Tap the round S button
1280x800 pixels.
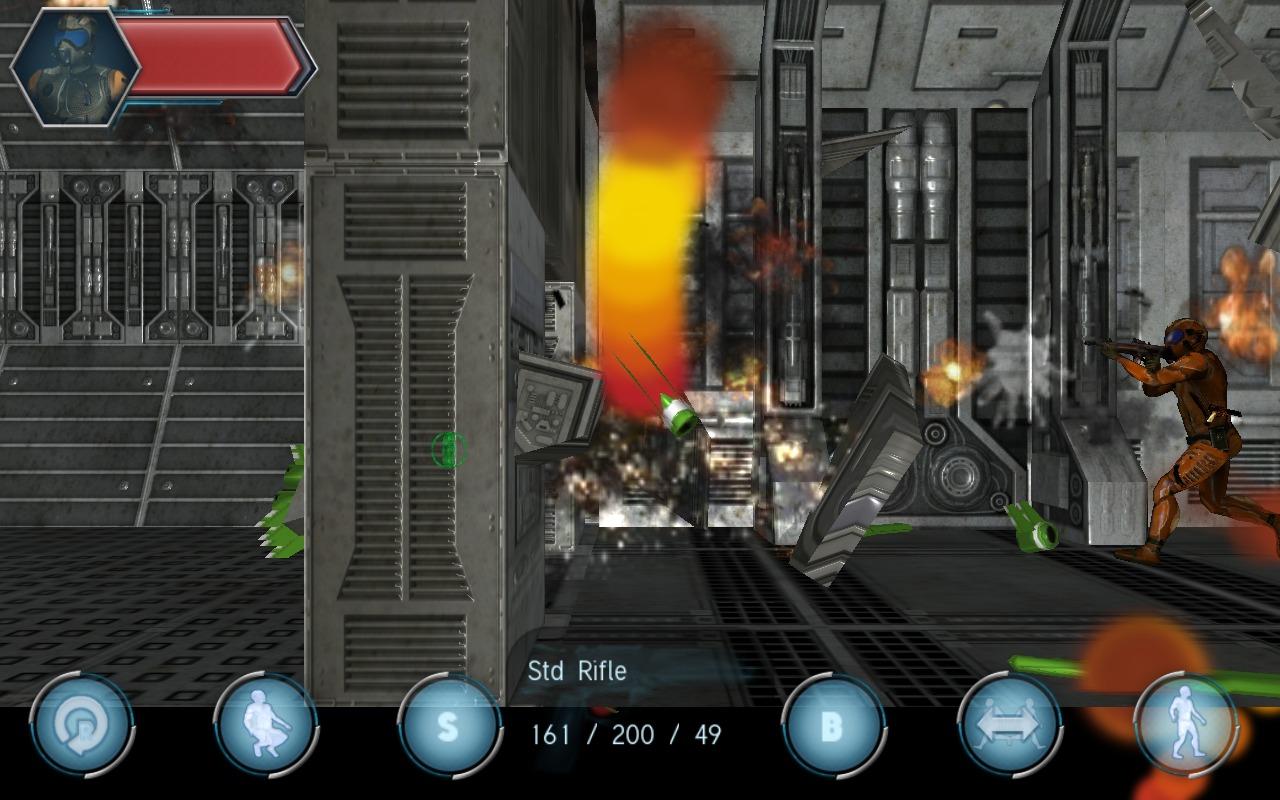[449, 726]
